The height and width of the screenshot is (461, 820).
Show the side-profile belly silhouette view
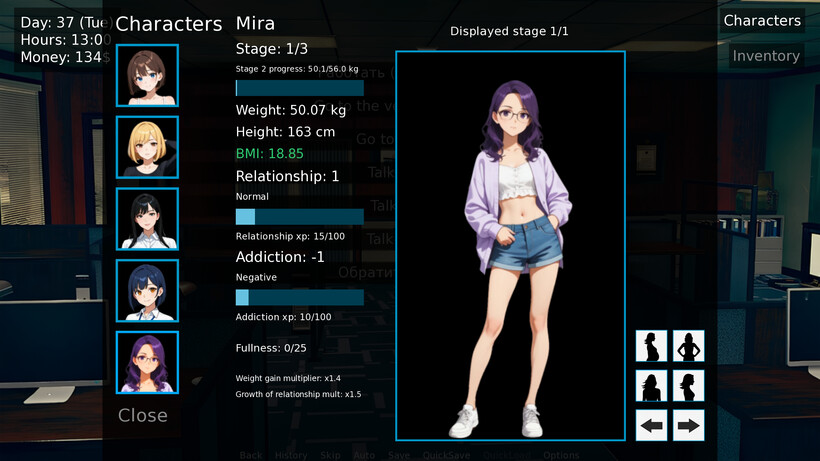(x=652, y=346)
